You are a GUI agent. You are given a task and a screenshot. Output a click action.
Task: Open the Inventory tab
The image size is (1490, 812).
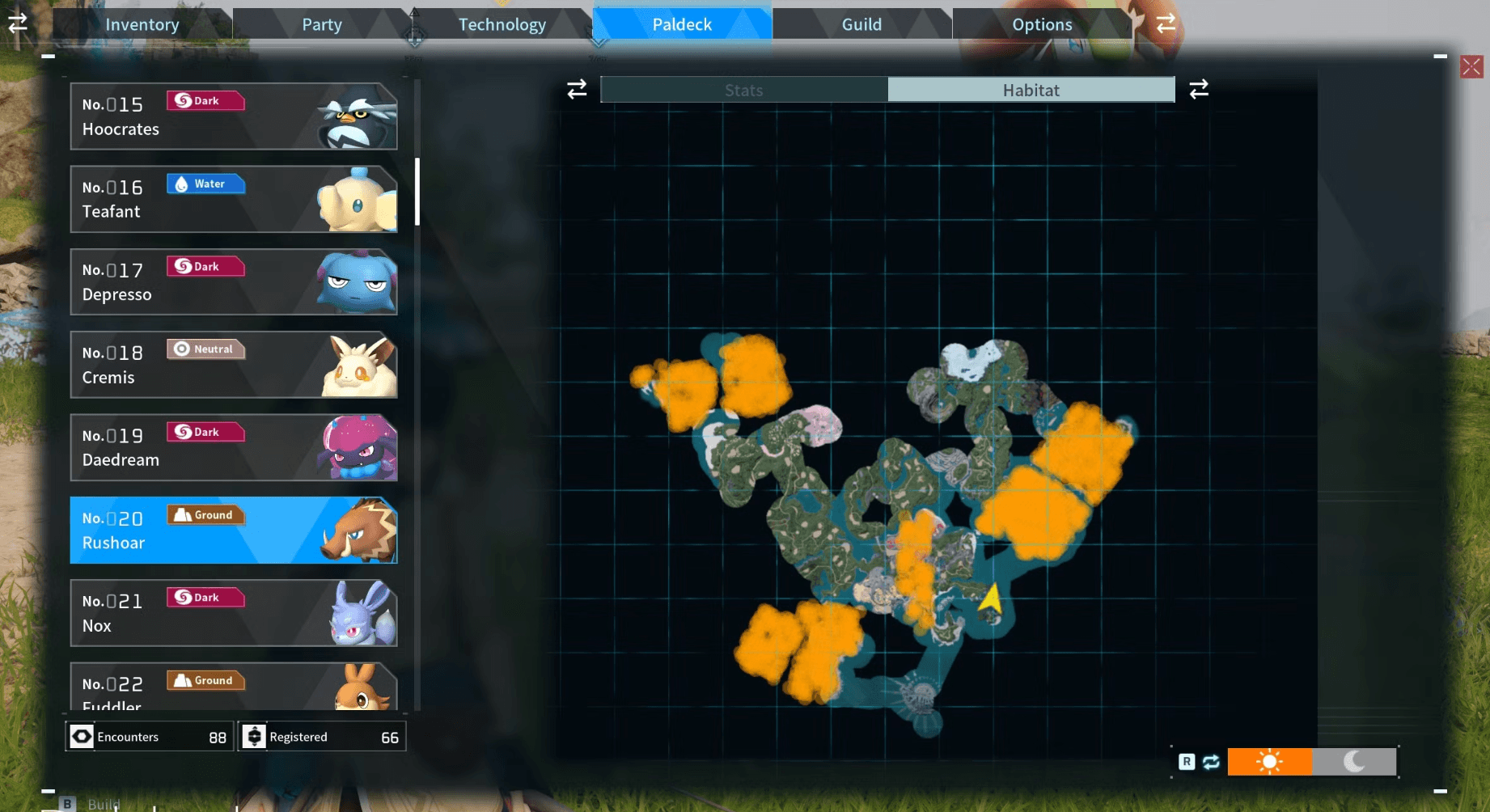coord(142,24)
